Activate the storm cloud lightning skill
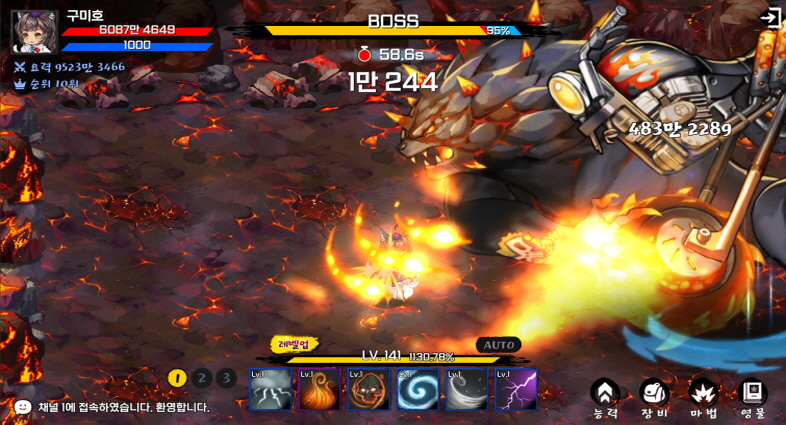This screenshot has width=786, height=425. click(x=270, y=389)
